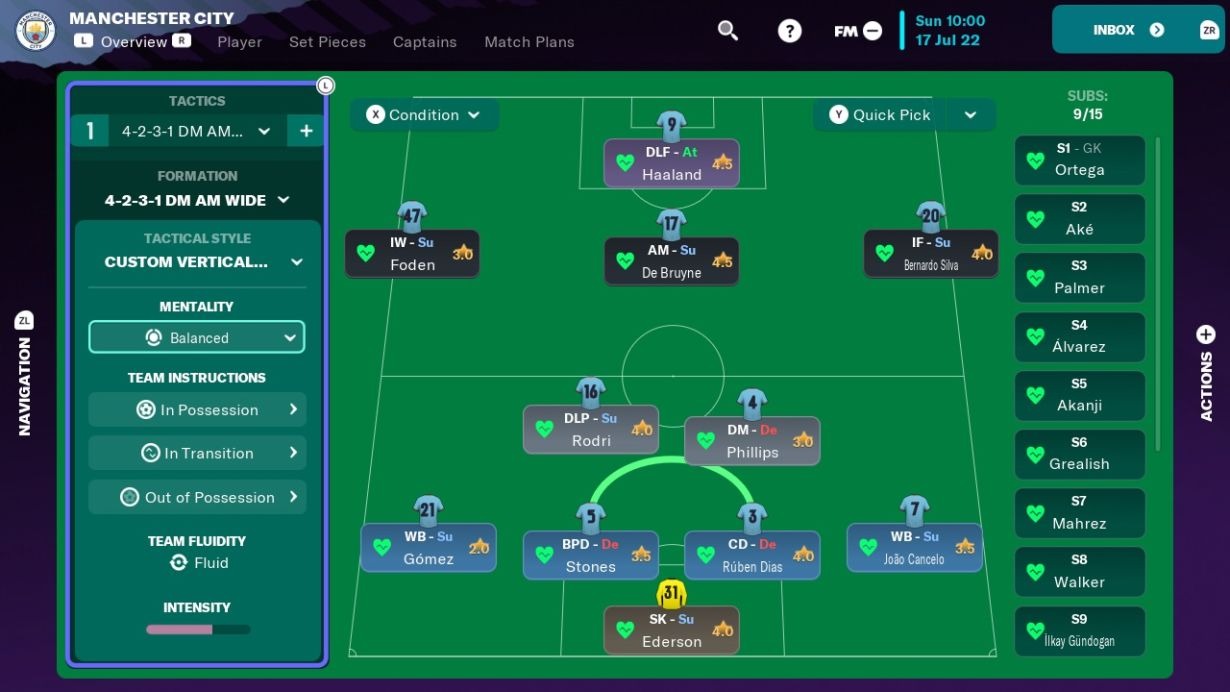
Task: Select goalkeeper Ederson's card
Action: [x=671, y=630]
